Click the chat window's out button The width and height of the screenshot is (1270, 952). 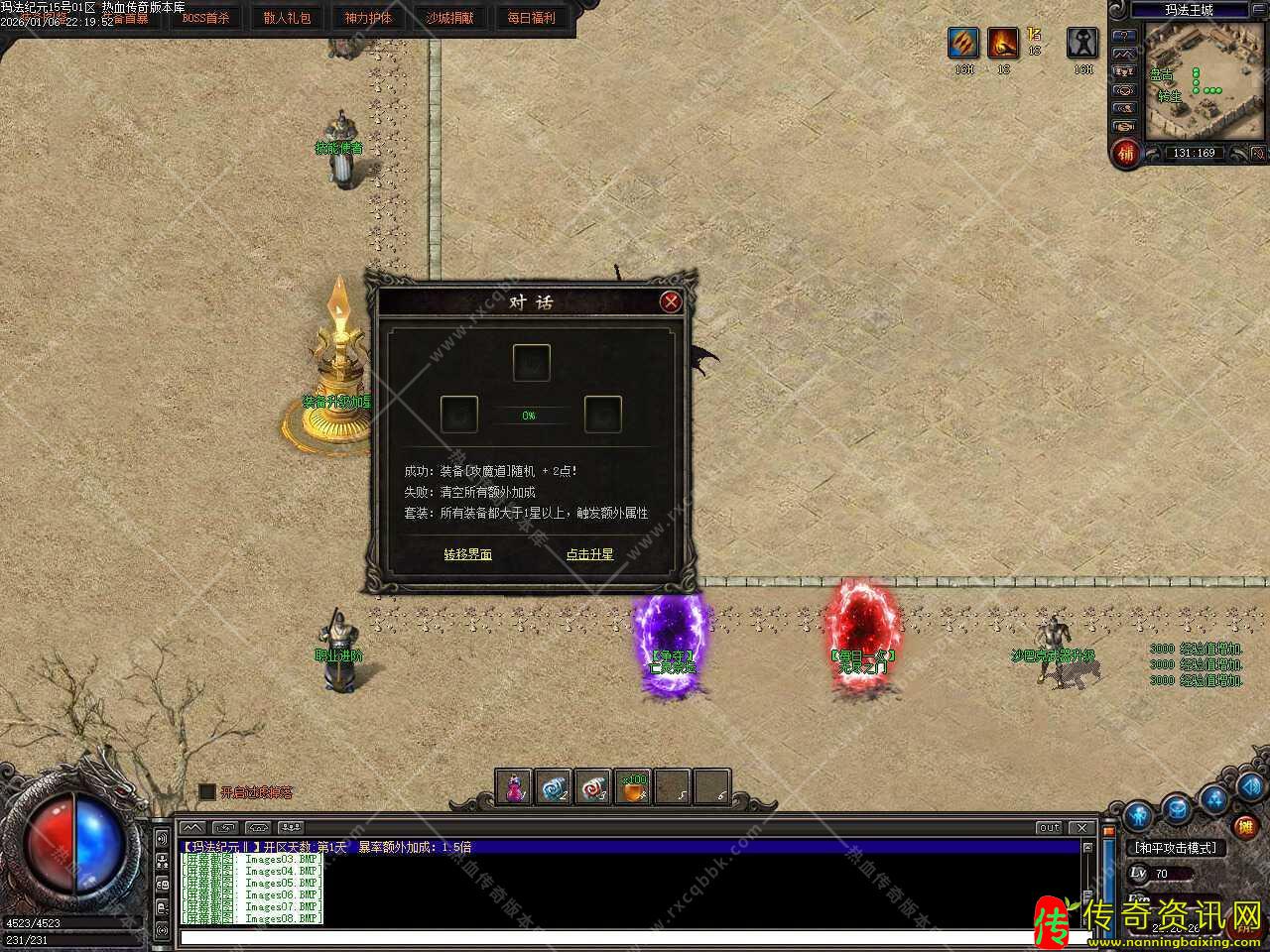[1049, 827]
